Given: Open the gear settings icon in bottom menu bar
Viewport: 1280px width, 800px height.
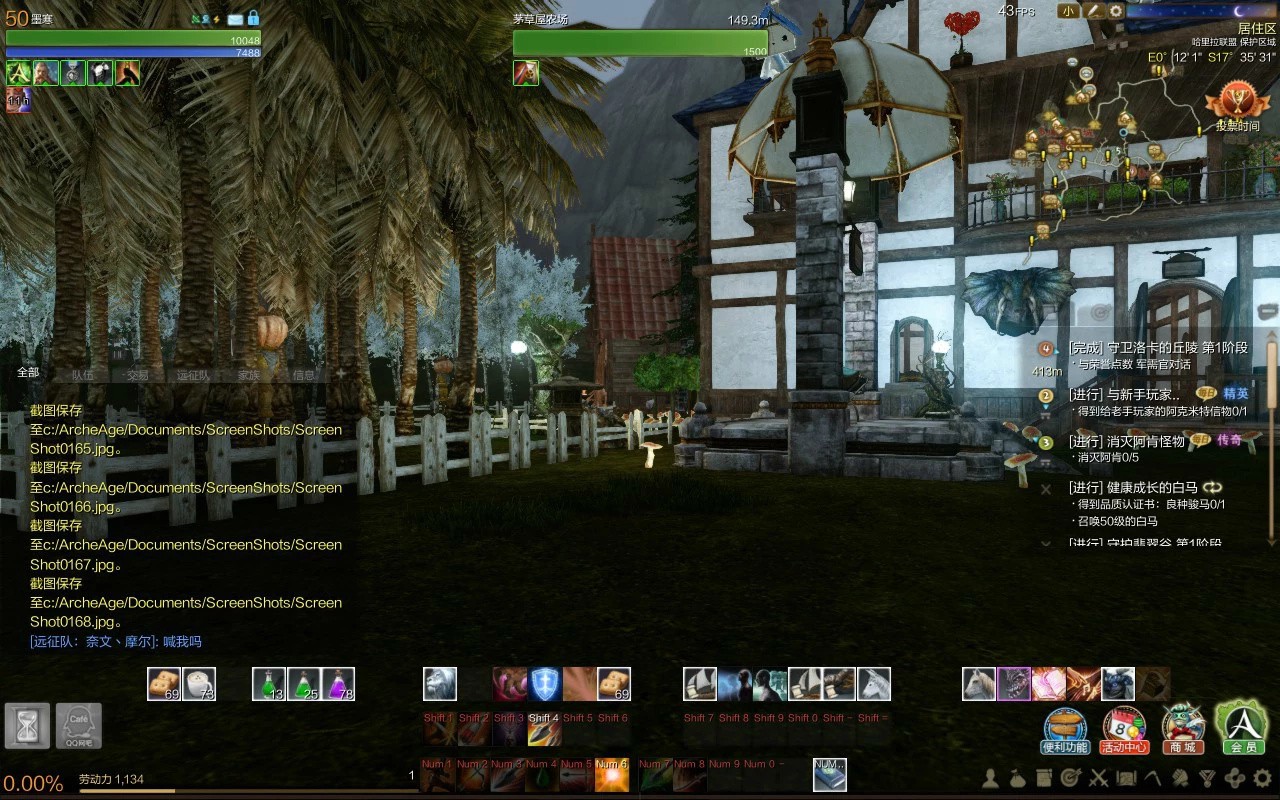Looking at the screenshot, I should point(1262,777).
